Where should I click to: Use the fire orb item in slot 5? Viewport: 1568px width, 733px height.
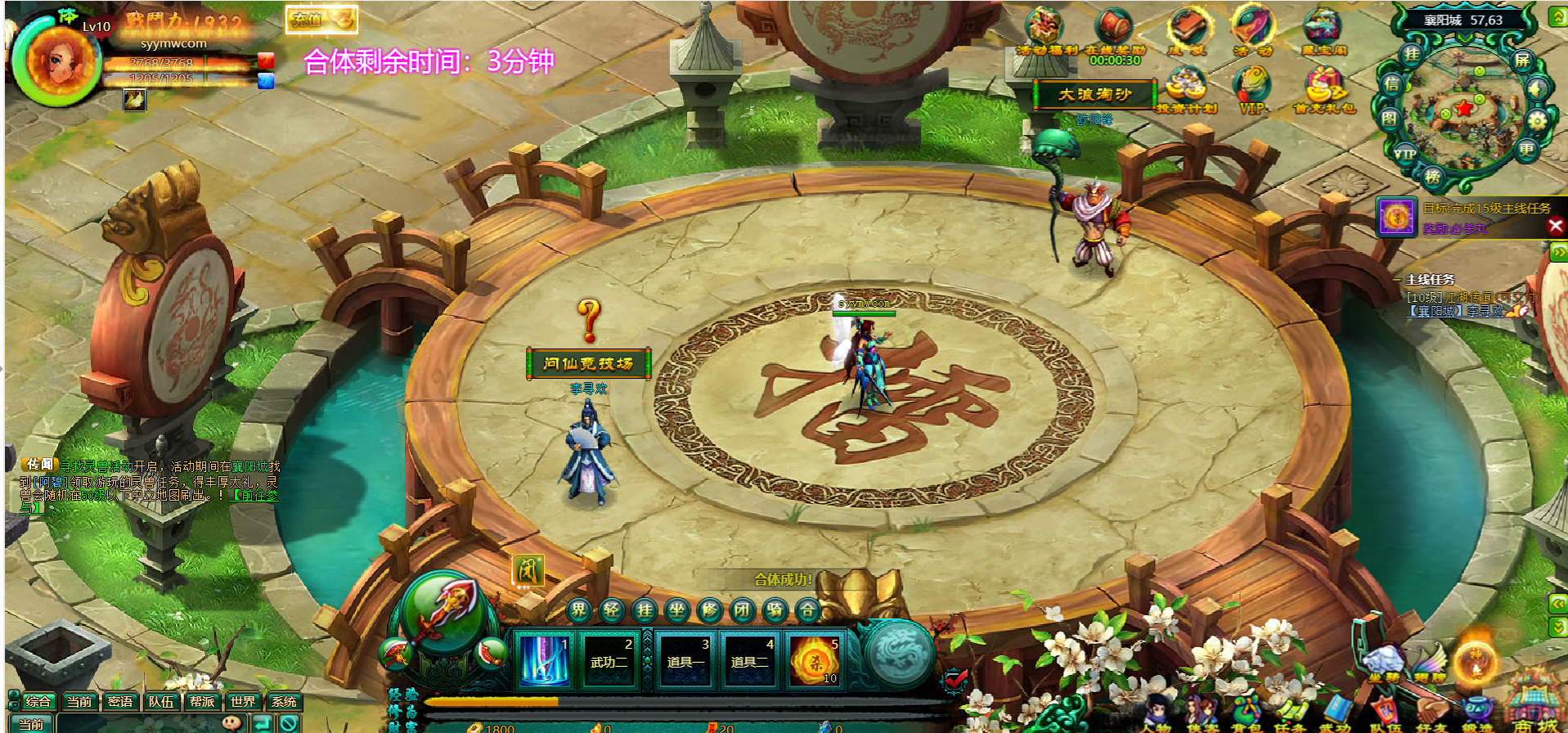click(814, 659)
